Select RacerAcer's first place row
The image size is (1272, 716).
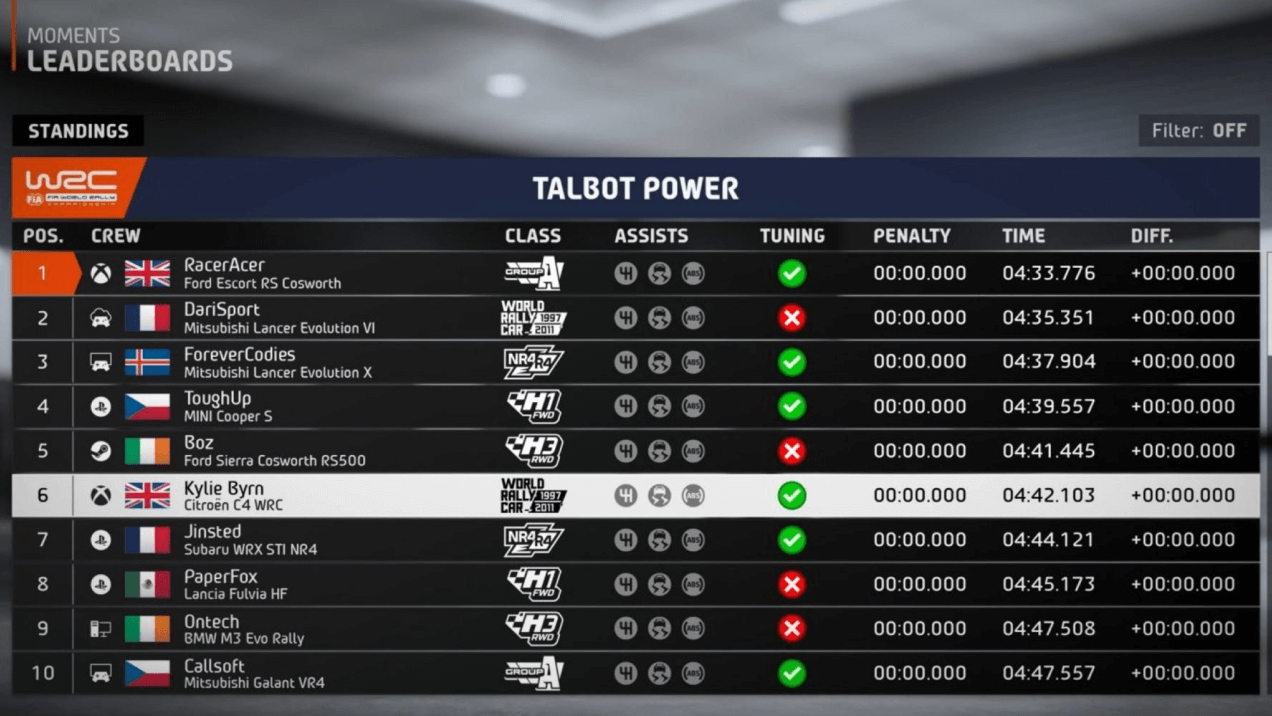[636, 273]
